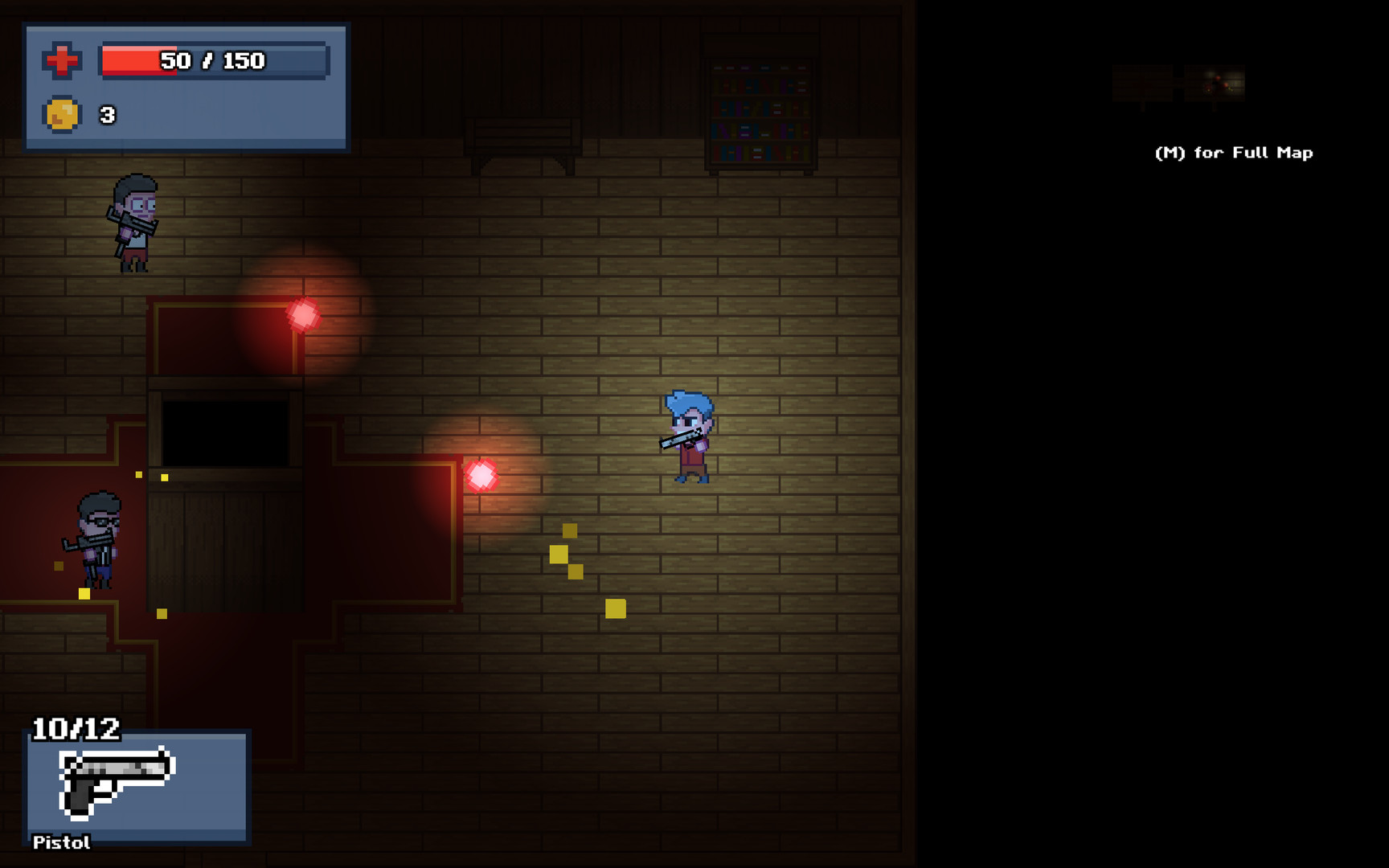This screenshot has width=1389, height=868.
Task: Toggle the lower glowing red alarm light
Action: pyautogui.click(x=482, y=474)
